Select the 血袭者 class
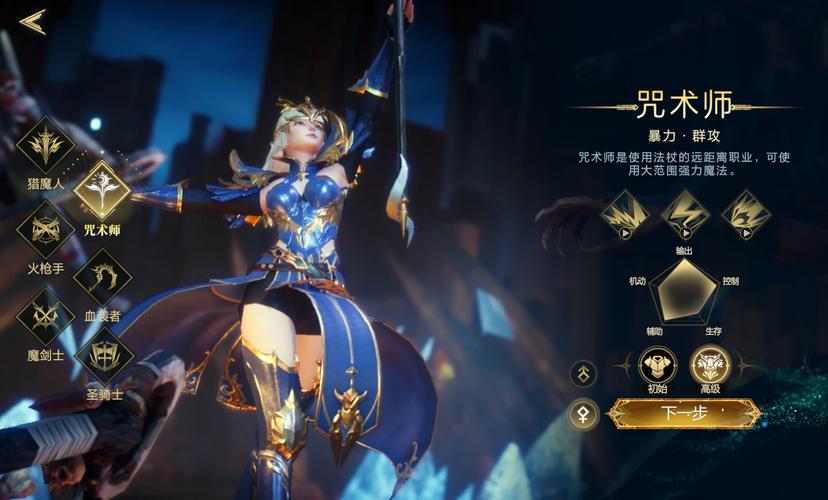This screenshot has height=500, width=828. [102, 274]
